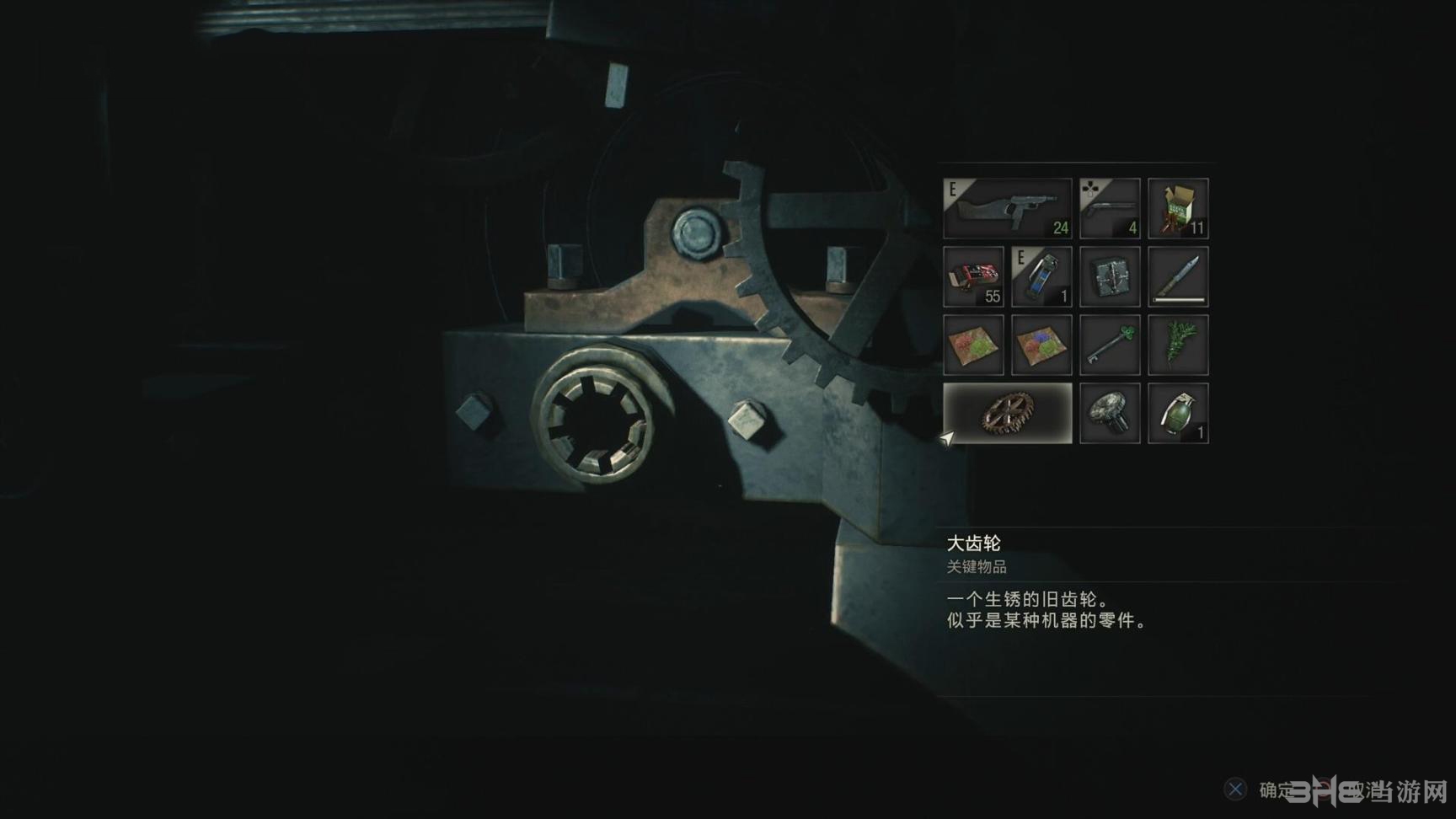Select the green herb slot
The width and height of the screenshot is (1456, 819).
[x=1178, y=345]
